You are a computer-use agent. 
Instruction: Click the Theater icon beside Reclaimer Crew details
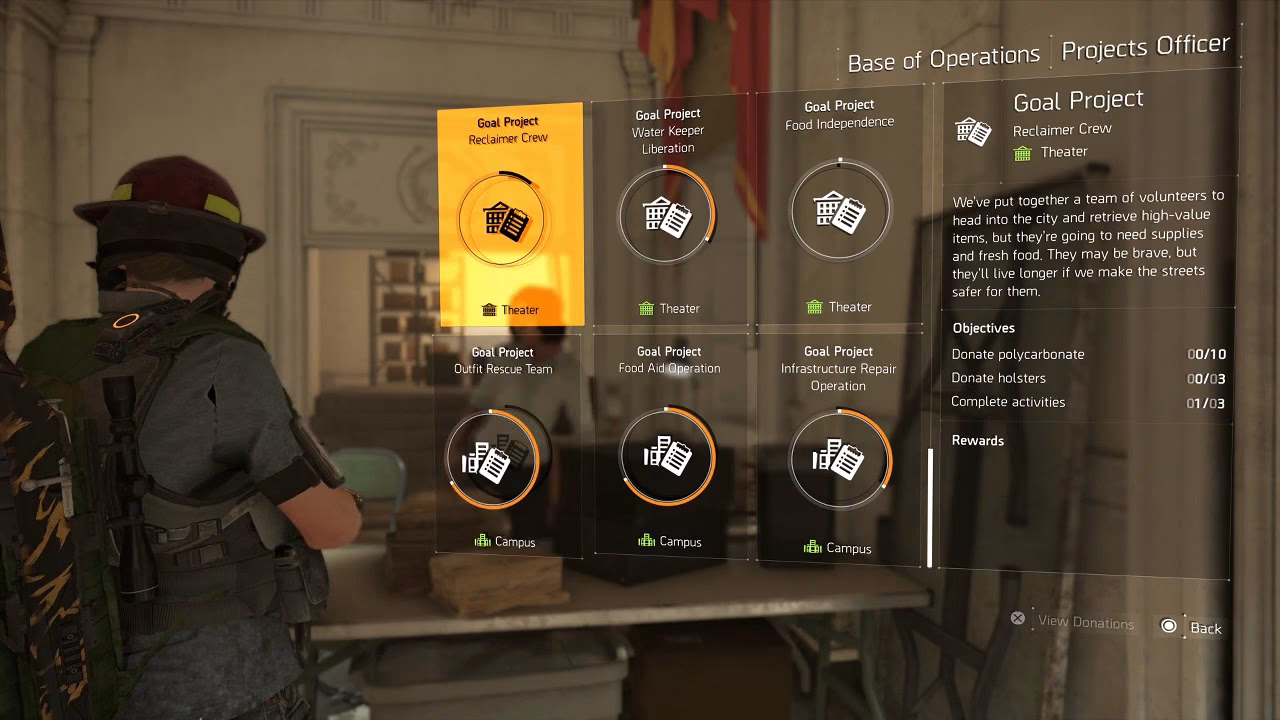pyautogui.click(x=1022, y=152)
